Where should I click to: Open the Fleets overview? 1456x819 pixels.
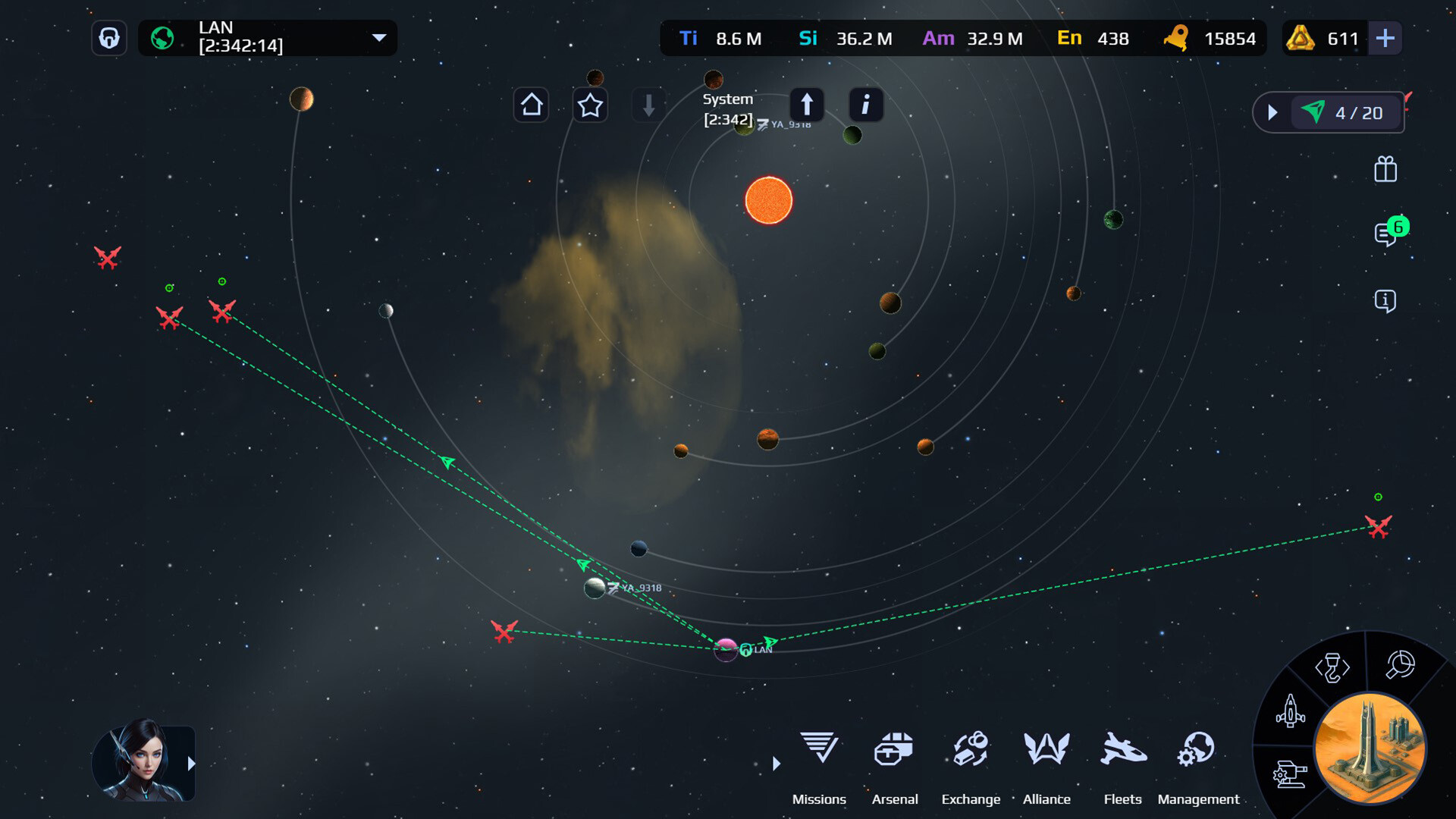1123,751
